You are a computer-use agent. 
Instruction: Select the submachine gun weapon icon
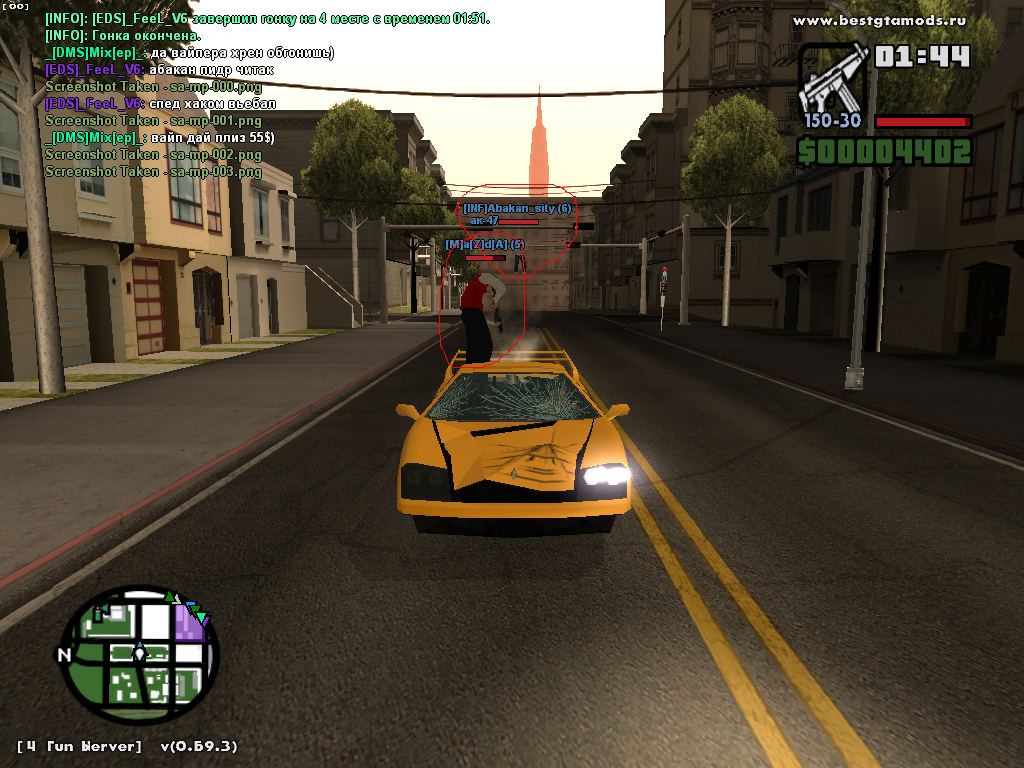pos(832,78)
